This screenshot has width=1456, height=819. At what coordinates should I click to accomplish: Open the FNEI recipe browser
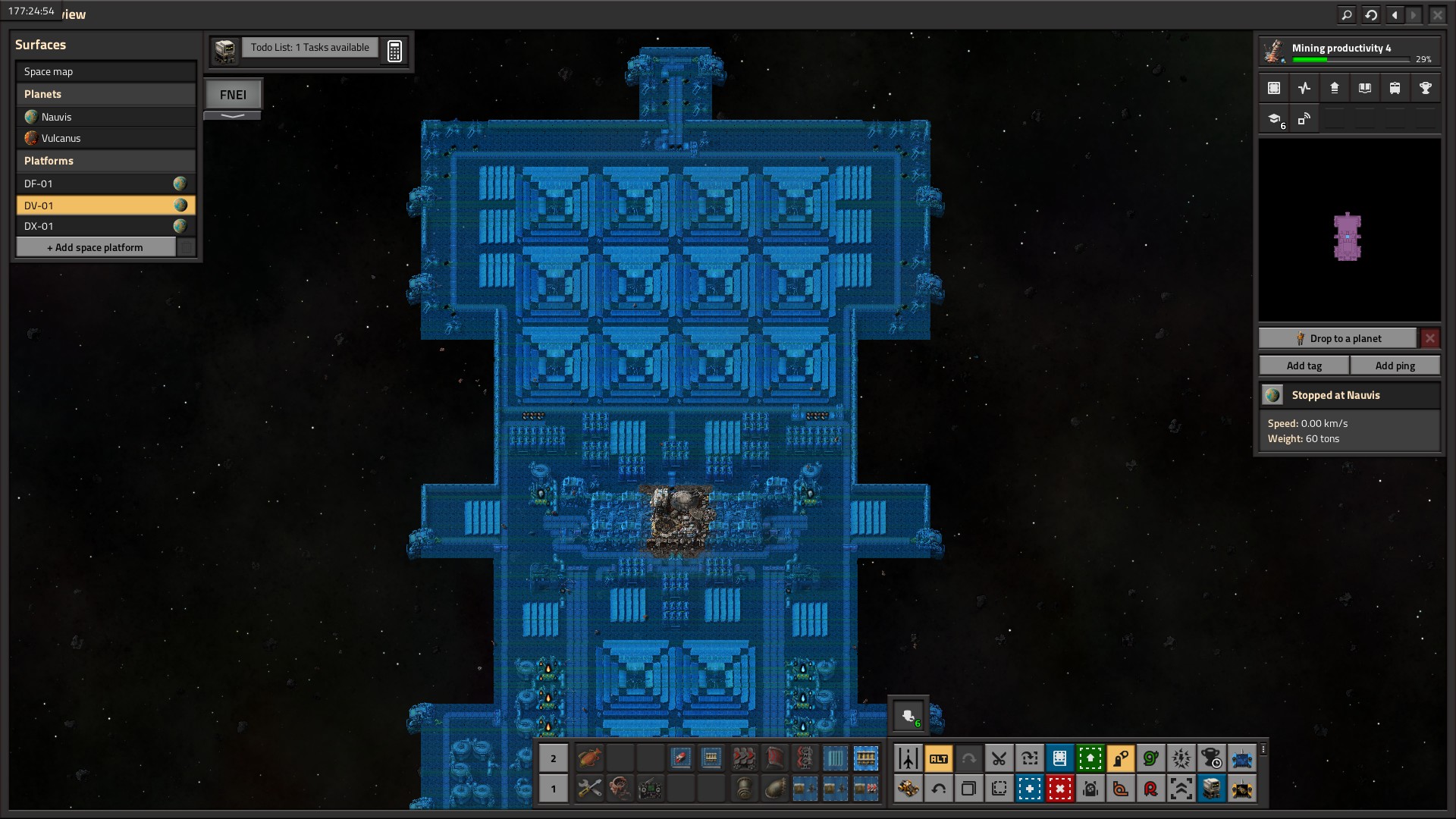233,95
